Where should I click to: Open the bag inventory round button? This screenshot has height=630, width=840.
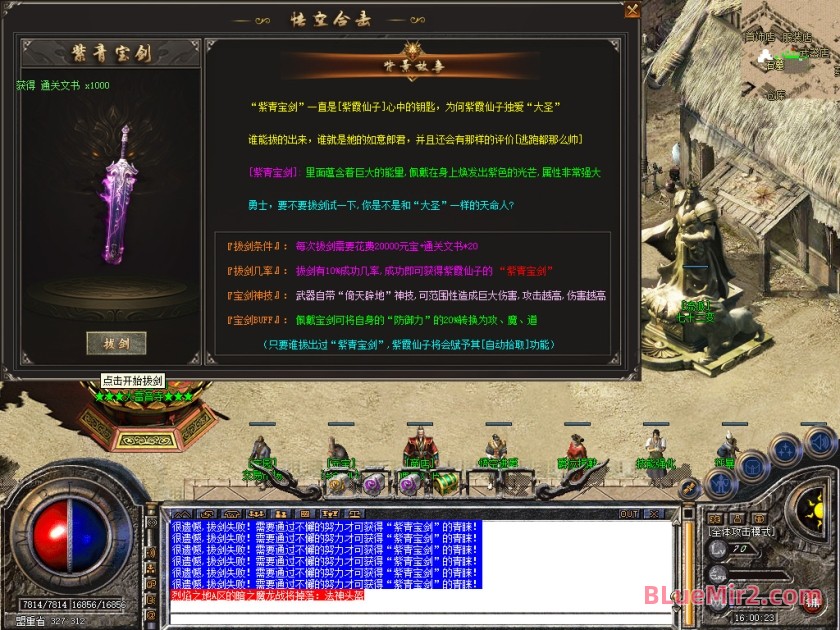click(753, 468)
